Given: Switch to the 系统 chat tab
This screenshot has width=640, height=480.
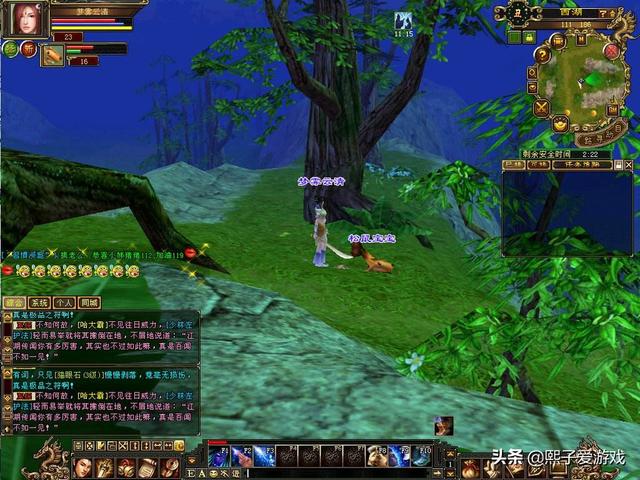Looking at the screenshot, I should [x=39, y=301].
